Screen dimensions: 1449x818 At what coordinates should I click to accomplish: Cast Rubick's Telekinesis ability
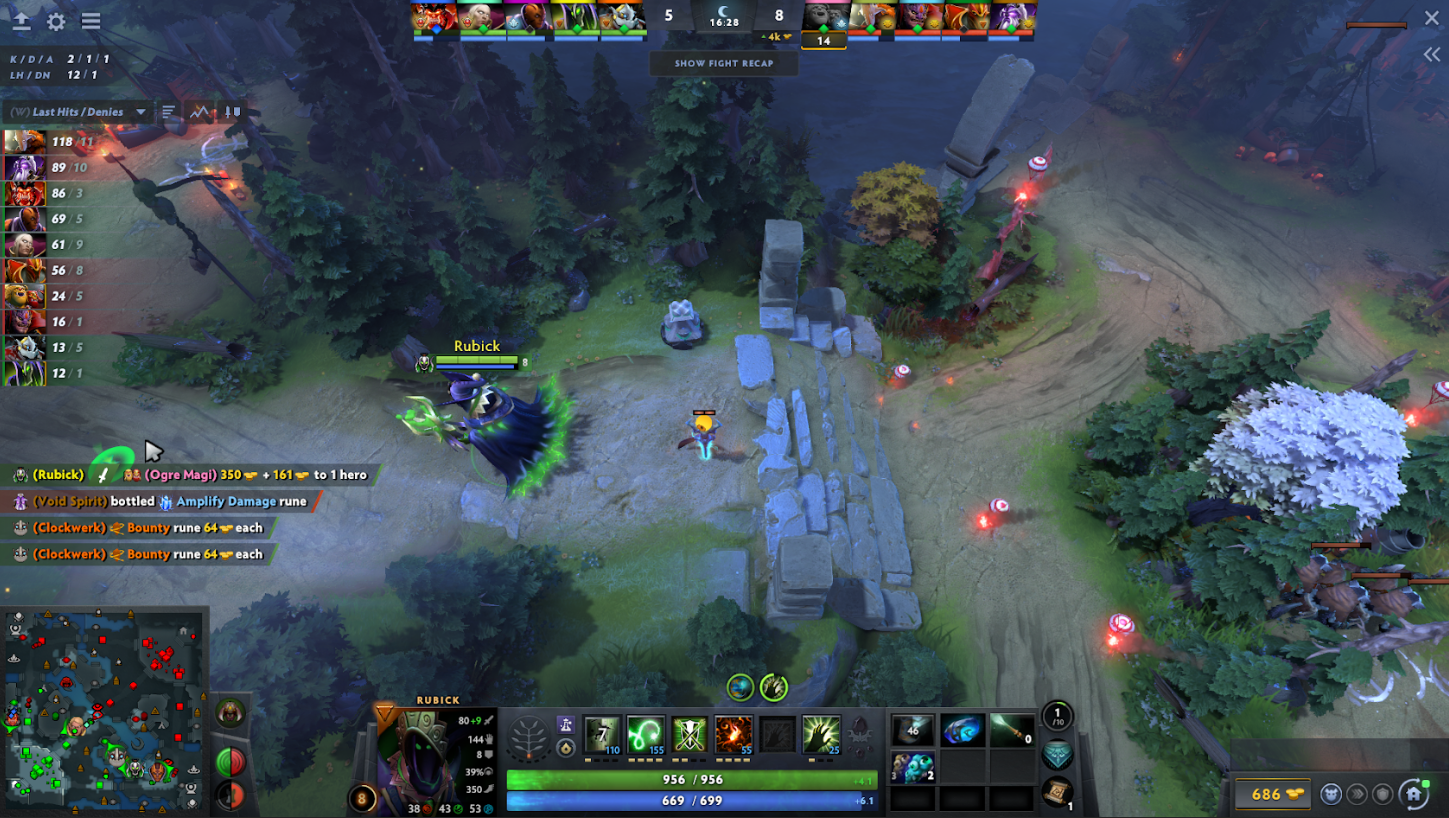[602, 734]
